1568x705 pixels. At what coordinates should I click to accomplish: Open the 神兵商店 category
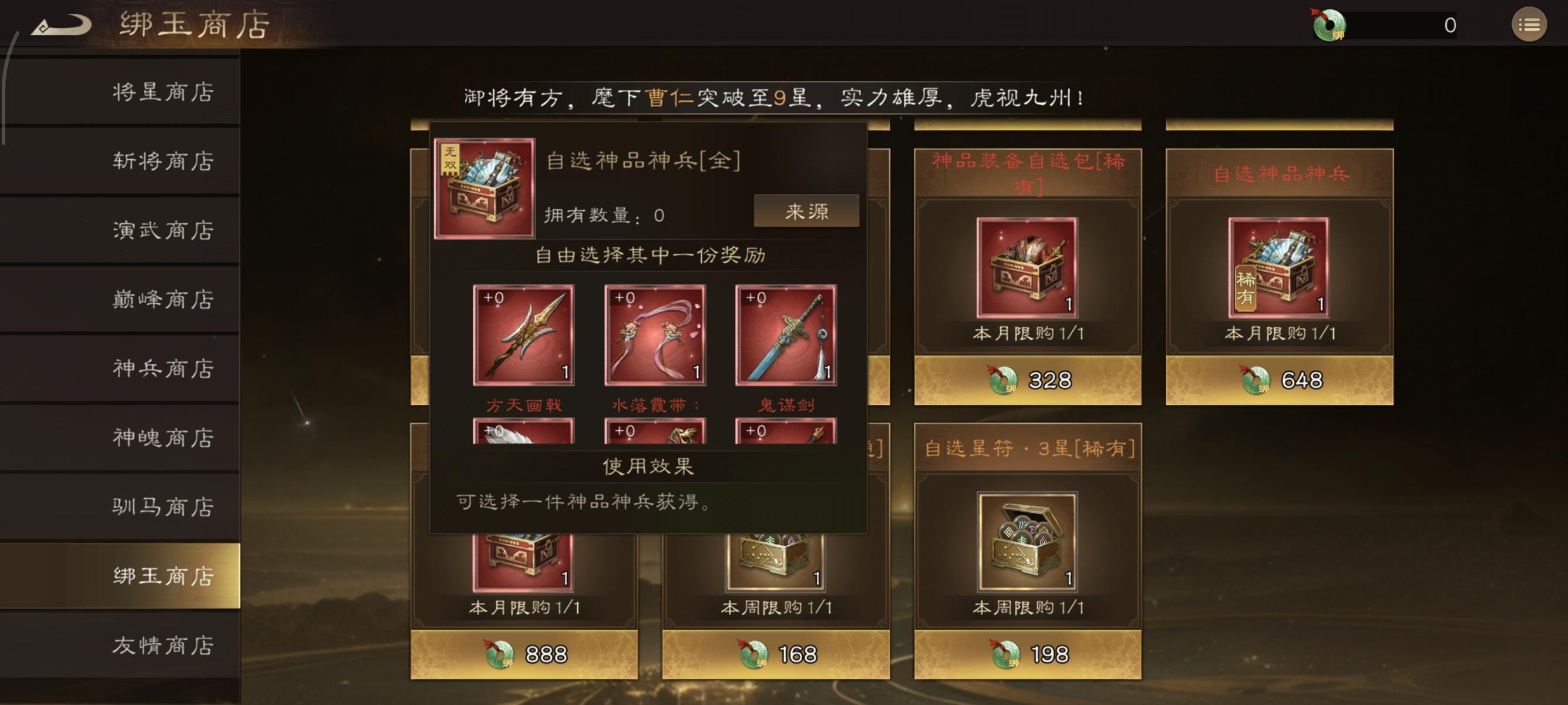coord(161,368)
